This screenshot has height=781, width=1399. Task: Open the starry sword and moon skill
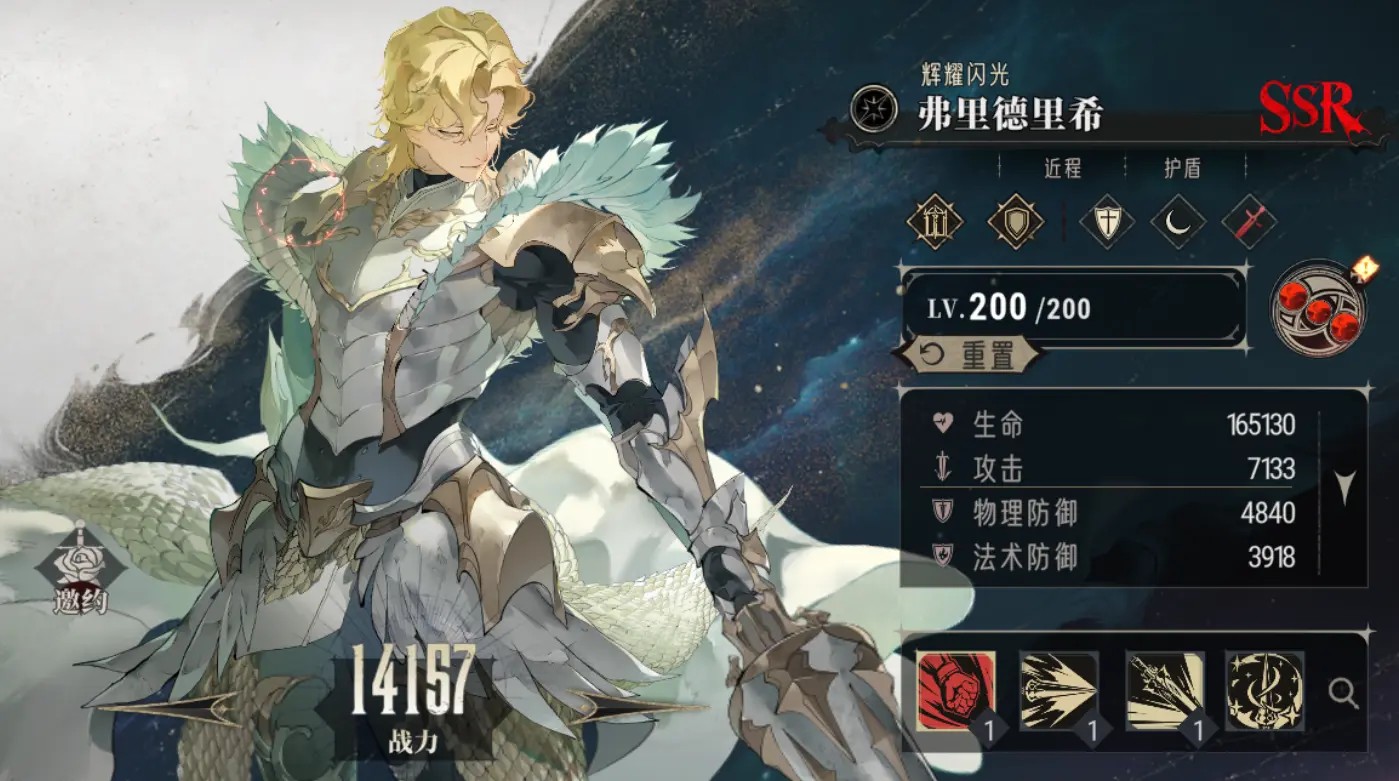tap(1264, 690)
